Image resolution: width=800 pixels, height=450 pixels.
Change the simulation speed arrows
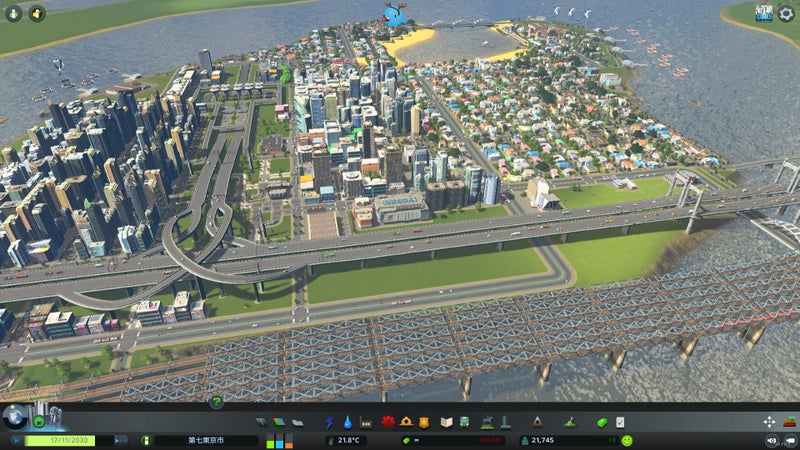122,440
